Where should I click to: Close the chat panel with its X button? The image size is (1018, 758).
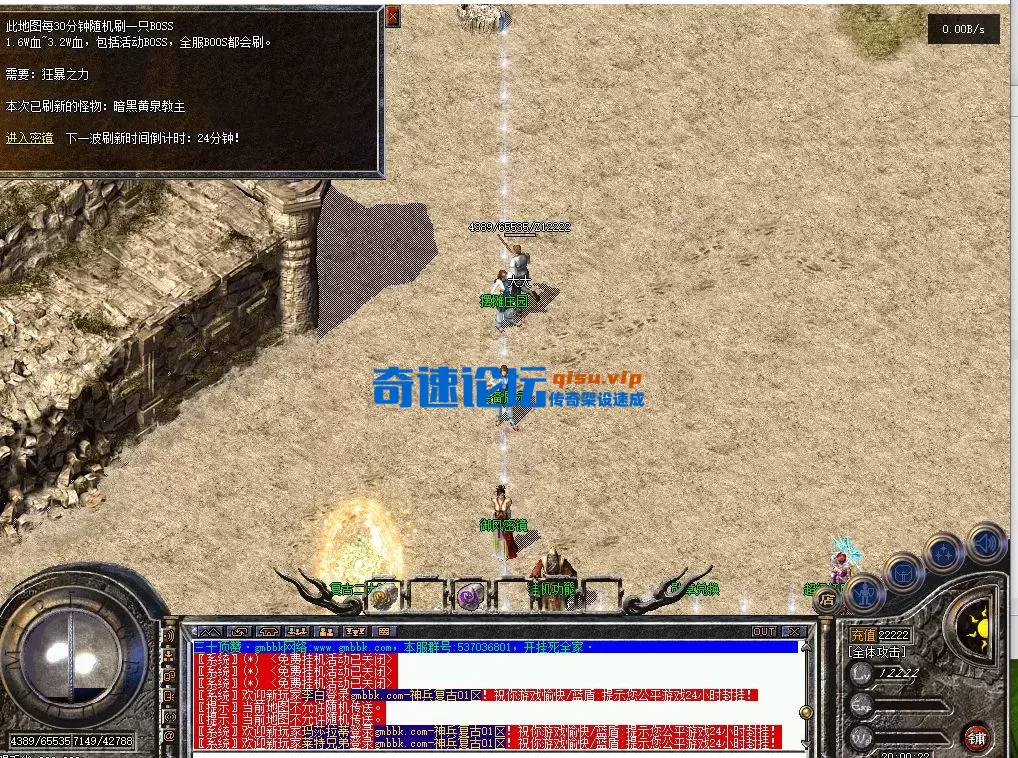pyautogui.click(x=794, y=632)
